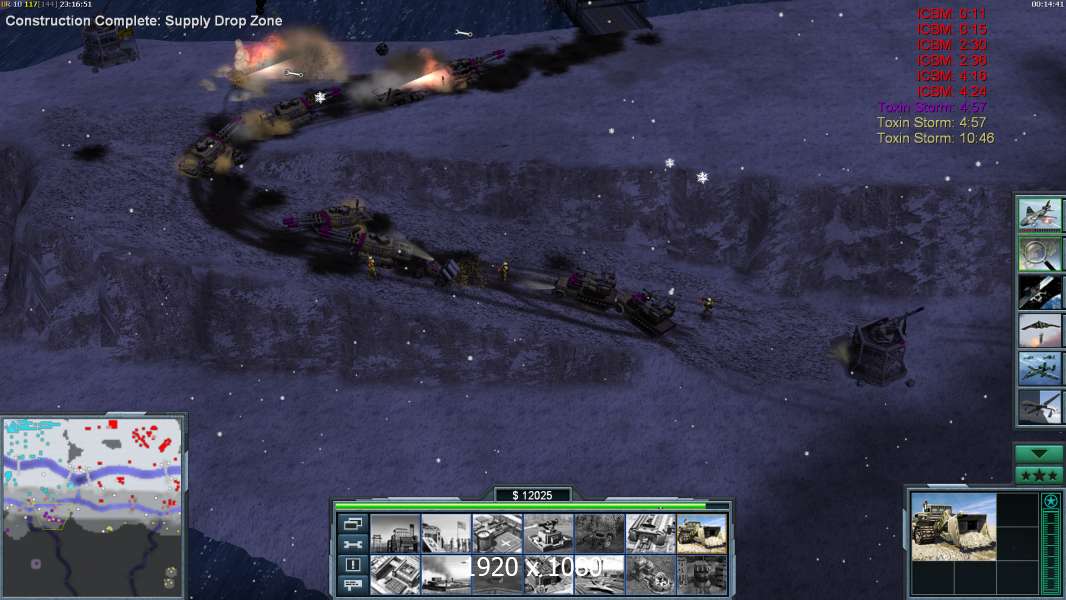Choose the large complex building icon, bottom-row start
Screen dimensions: 1066x600
coord(395,574)
